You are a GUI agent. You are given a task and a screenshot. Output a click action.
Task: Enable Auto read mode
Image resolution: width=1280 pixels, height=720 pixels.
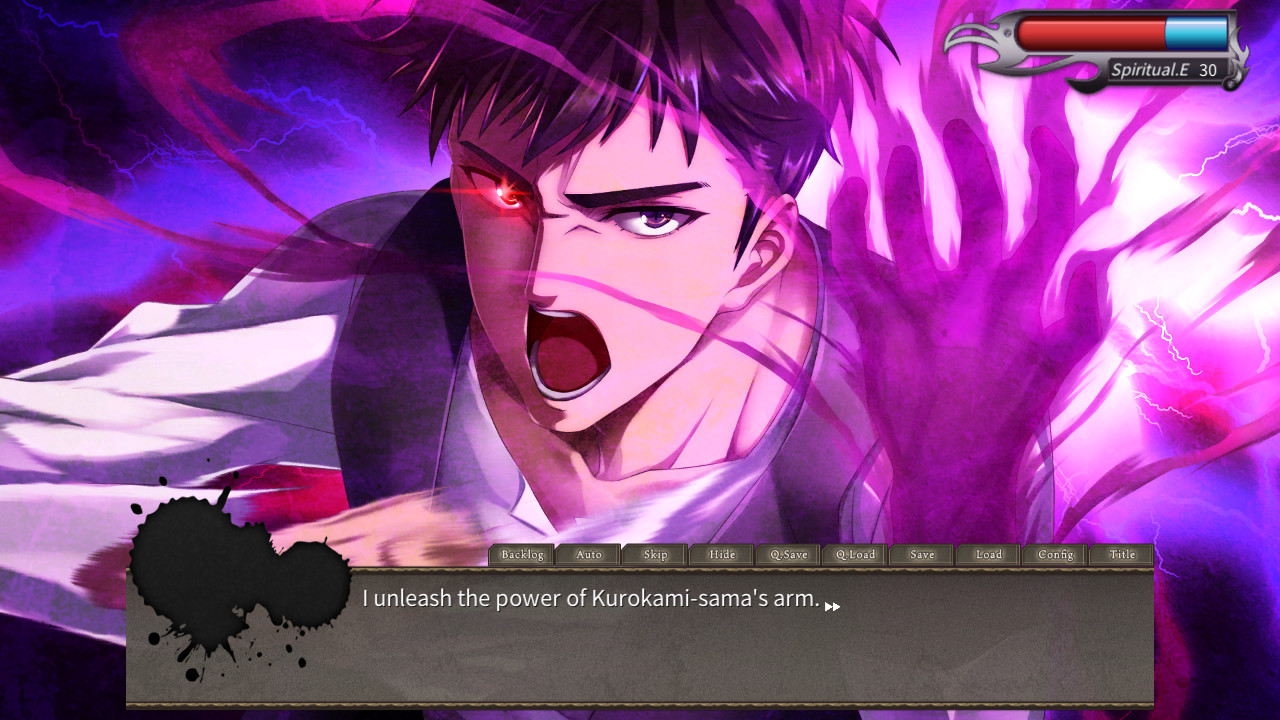[x=588, y=555]
